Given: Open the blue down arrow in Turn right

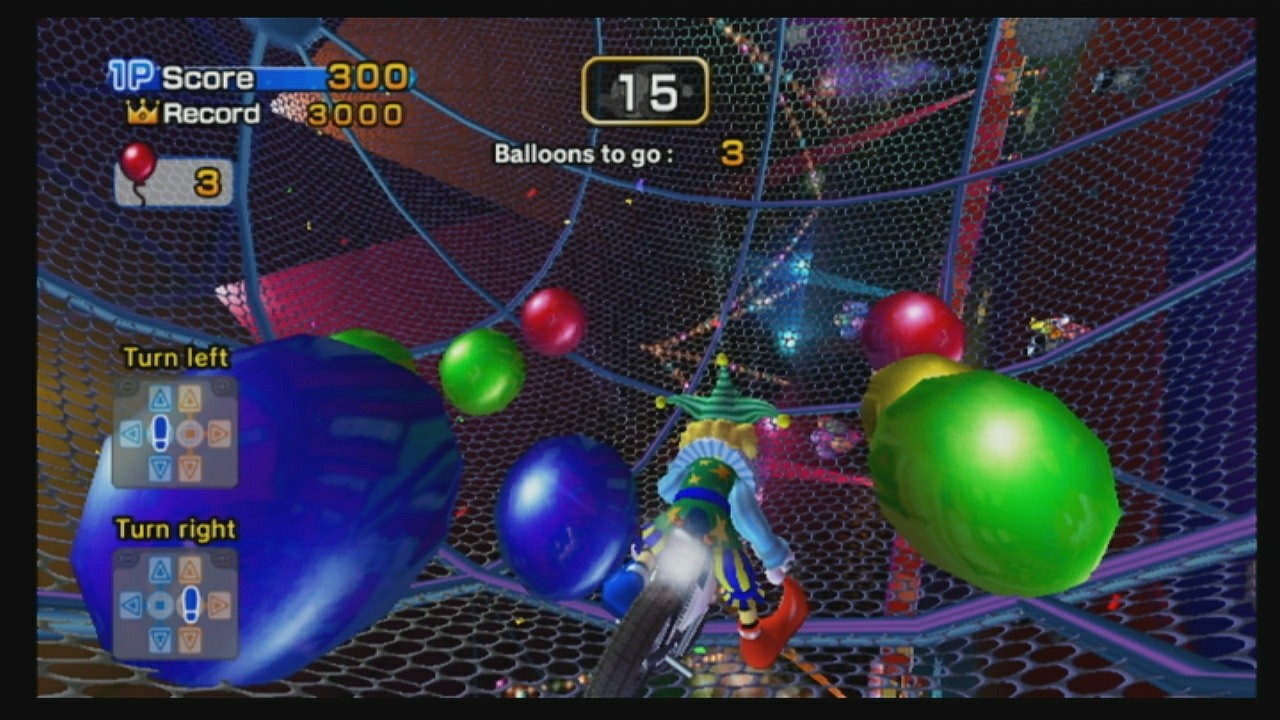Looking at the screenshot, I should coord(160,636).
